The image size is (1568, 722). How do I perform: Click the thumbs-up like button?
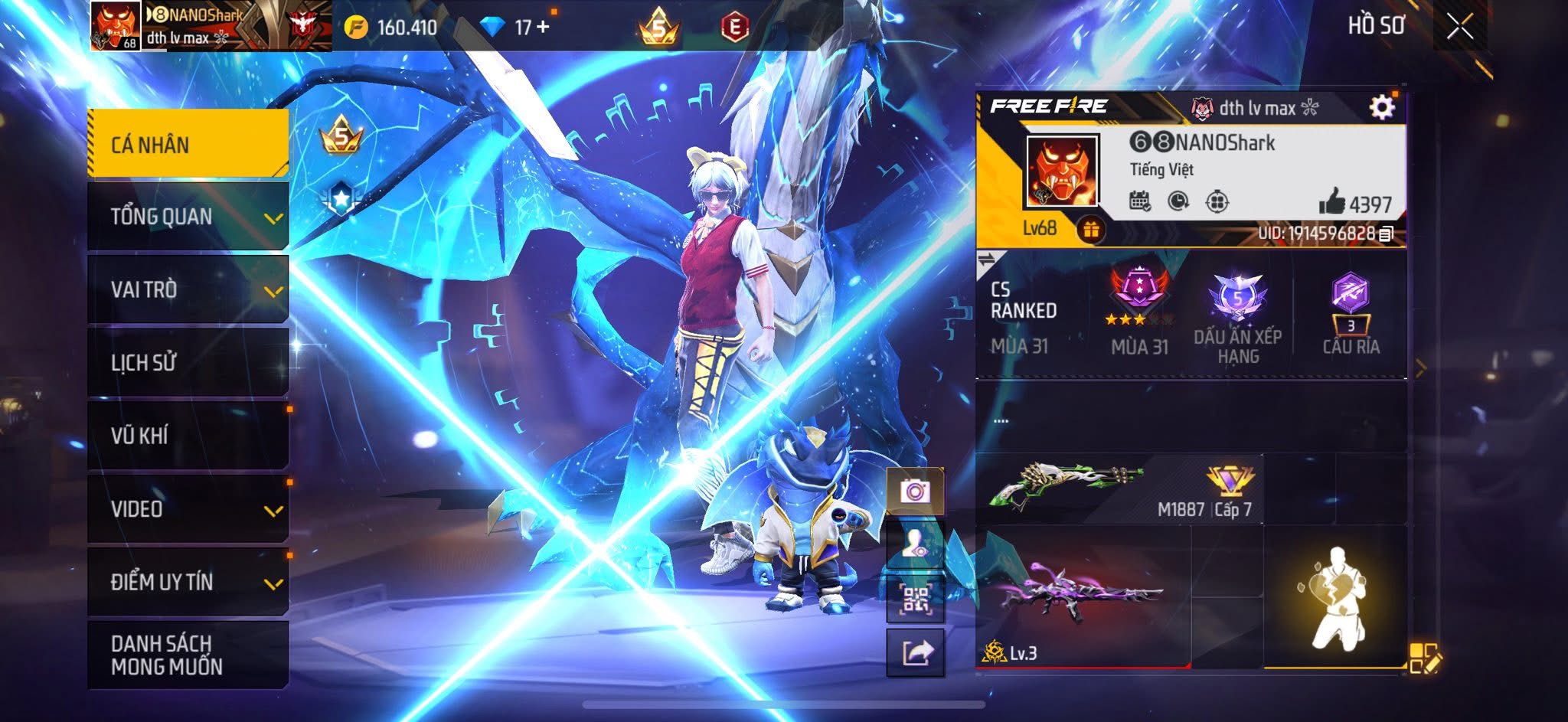click(x=1332, y=202)
